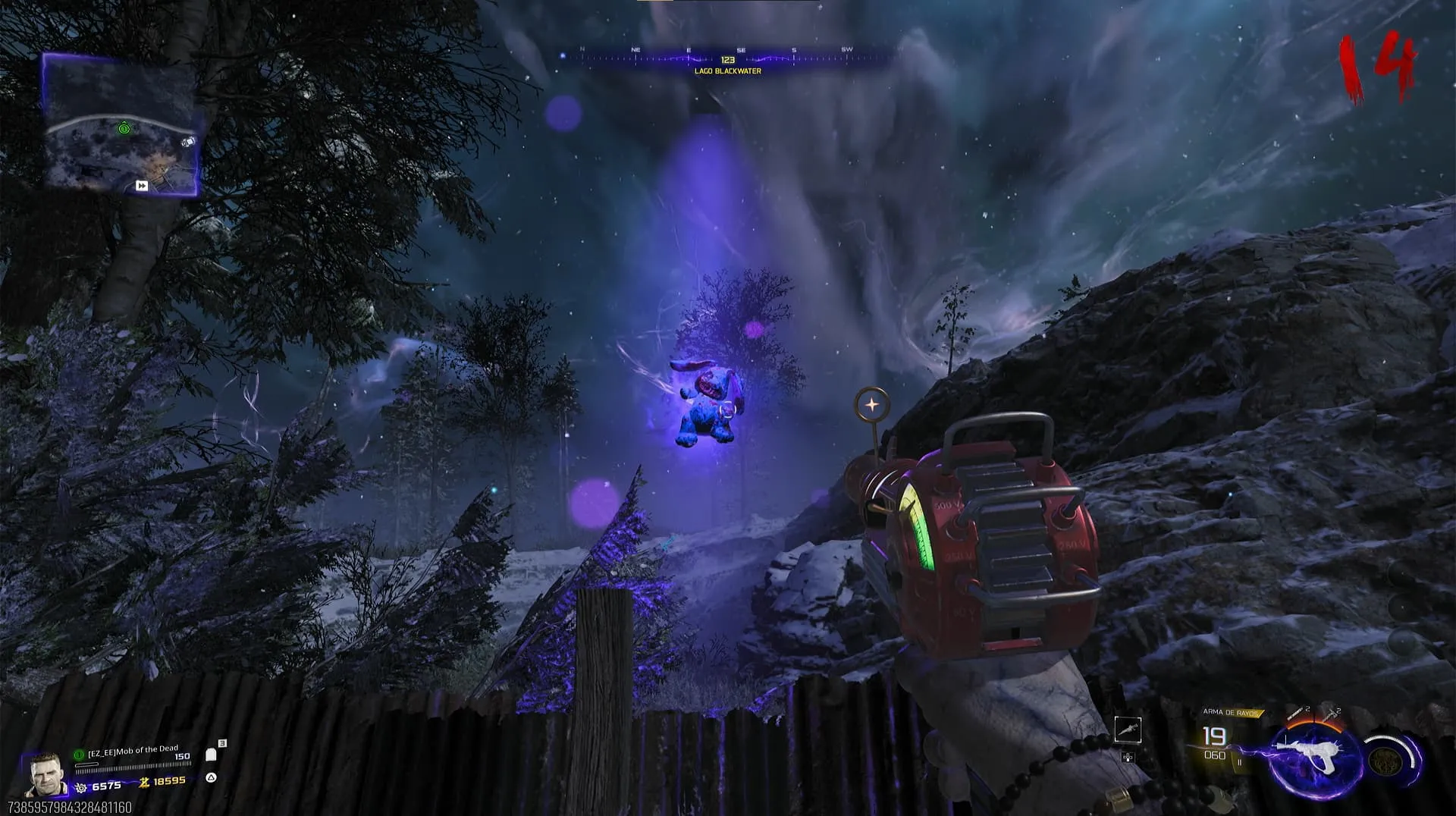The image size is (1456, 816).
Task: Select the player character portrait
Action: click(x=44, y=774)
